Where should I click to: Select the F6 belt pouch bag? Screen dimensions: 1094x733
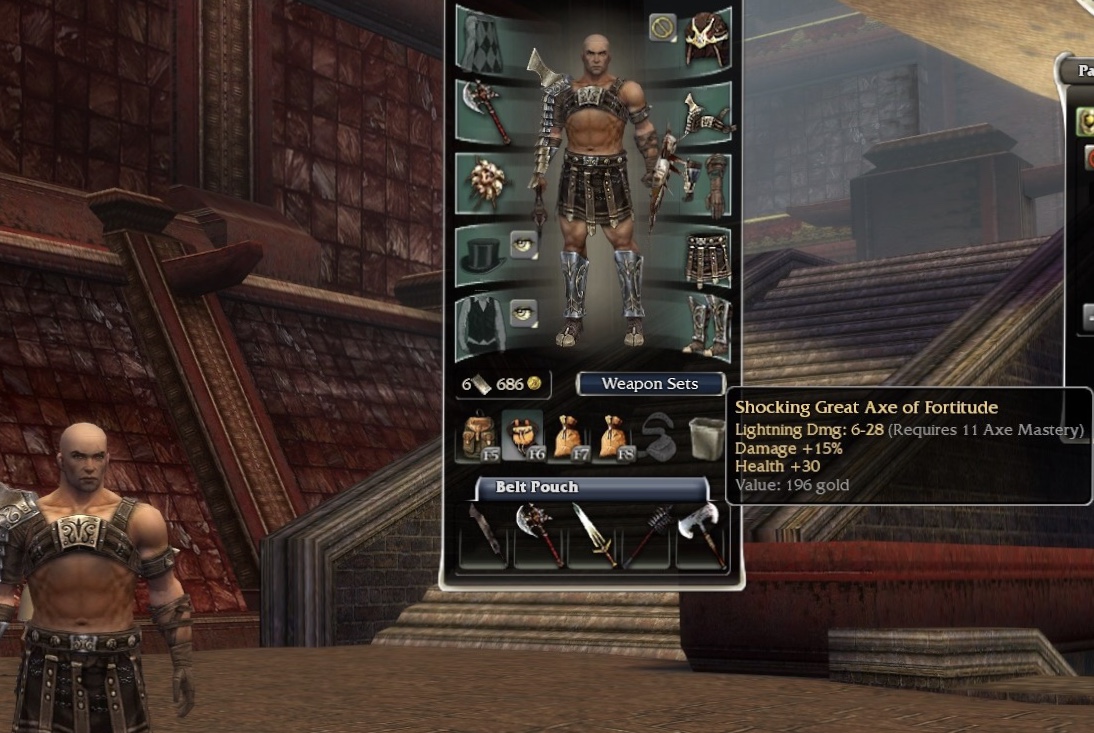(523, 437)
